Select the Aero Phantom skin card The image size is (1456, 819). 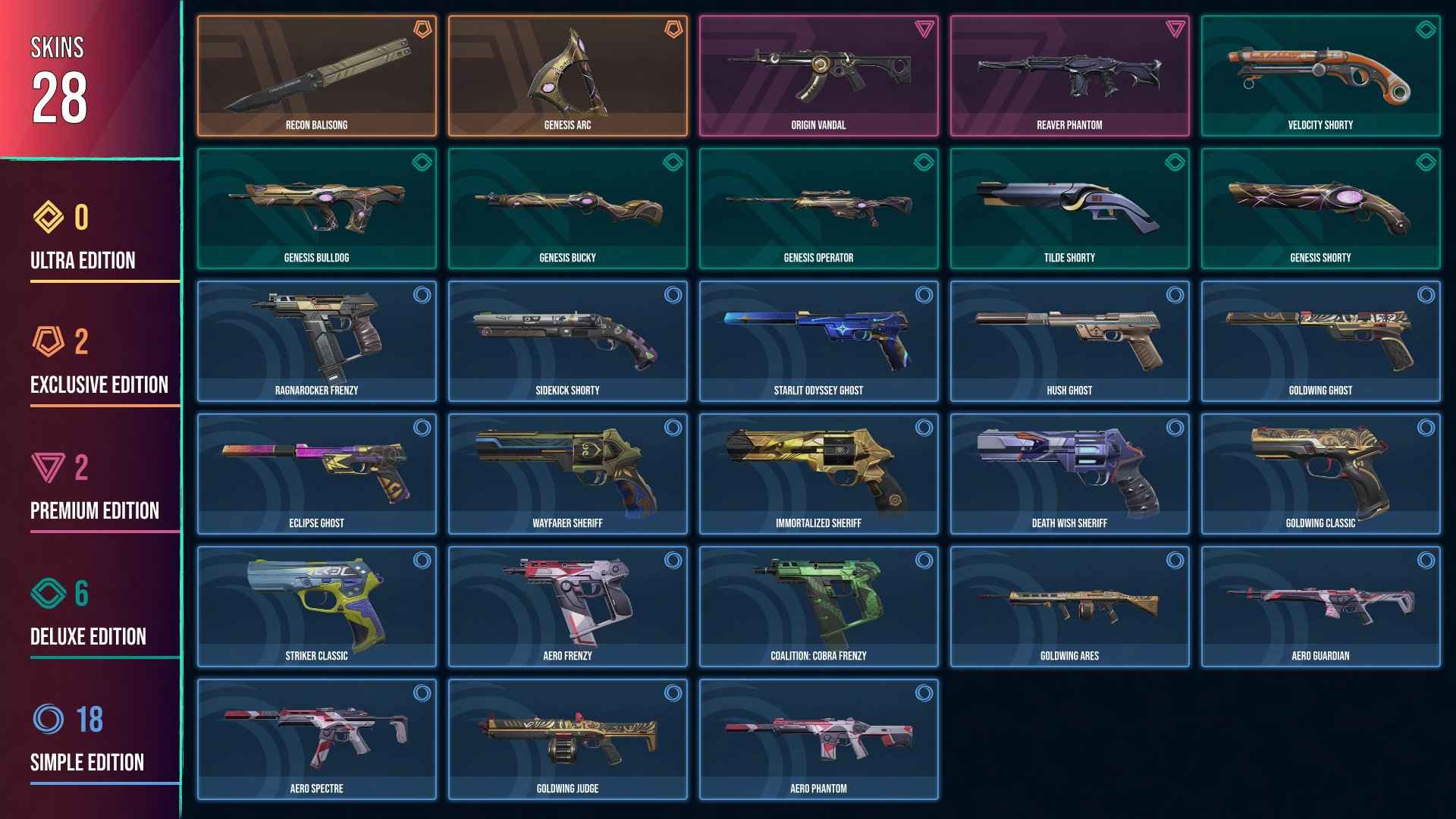point(819,737)
